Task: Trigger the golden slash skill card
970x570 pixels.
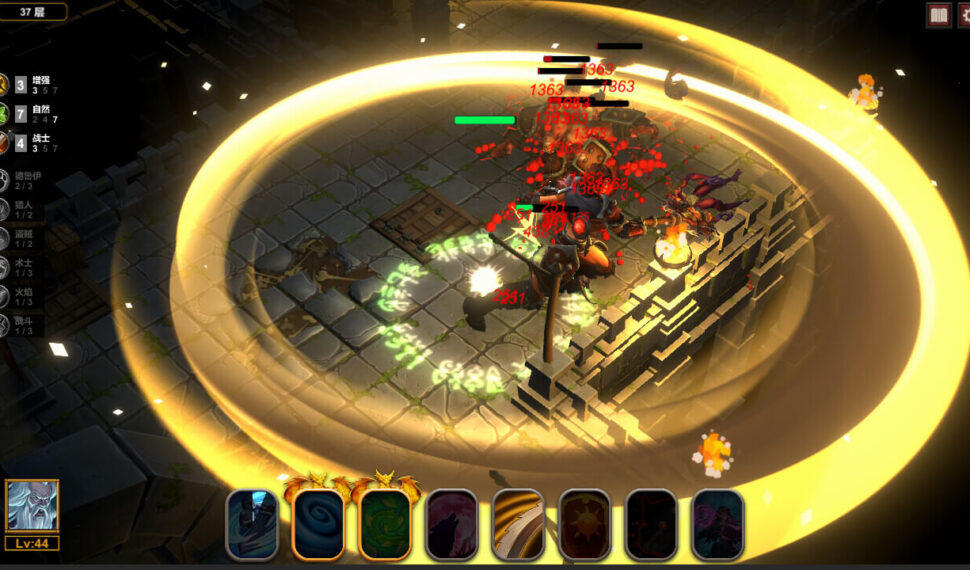Action: [518, 523]
